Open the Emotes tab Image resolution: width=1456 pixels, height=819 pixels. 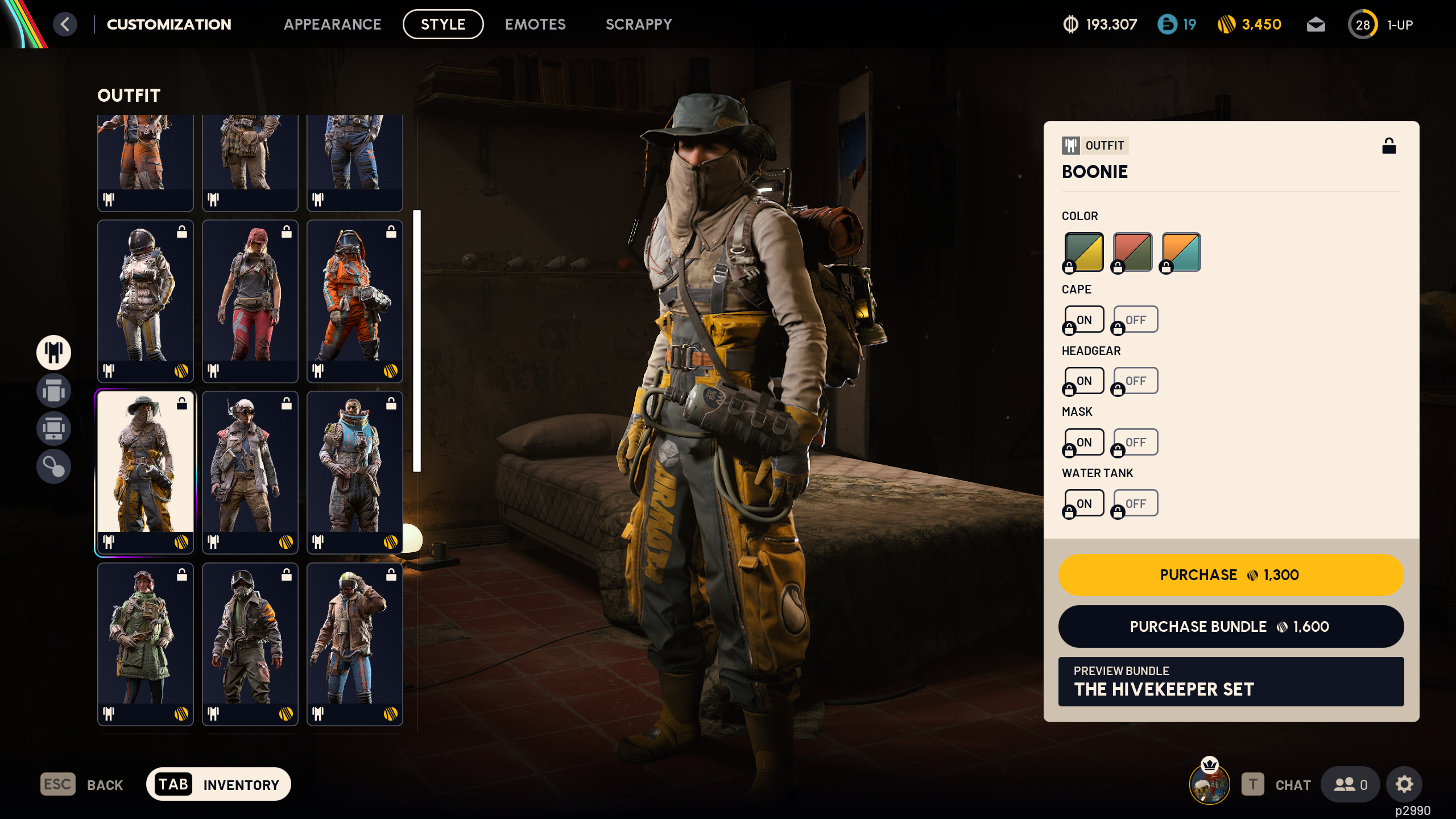click(x=535, y=24)
